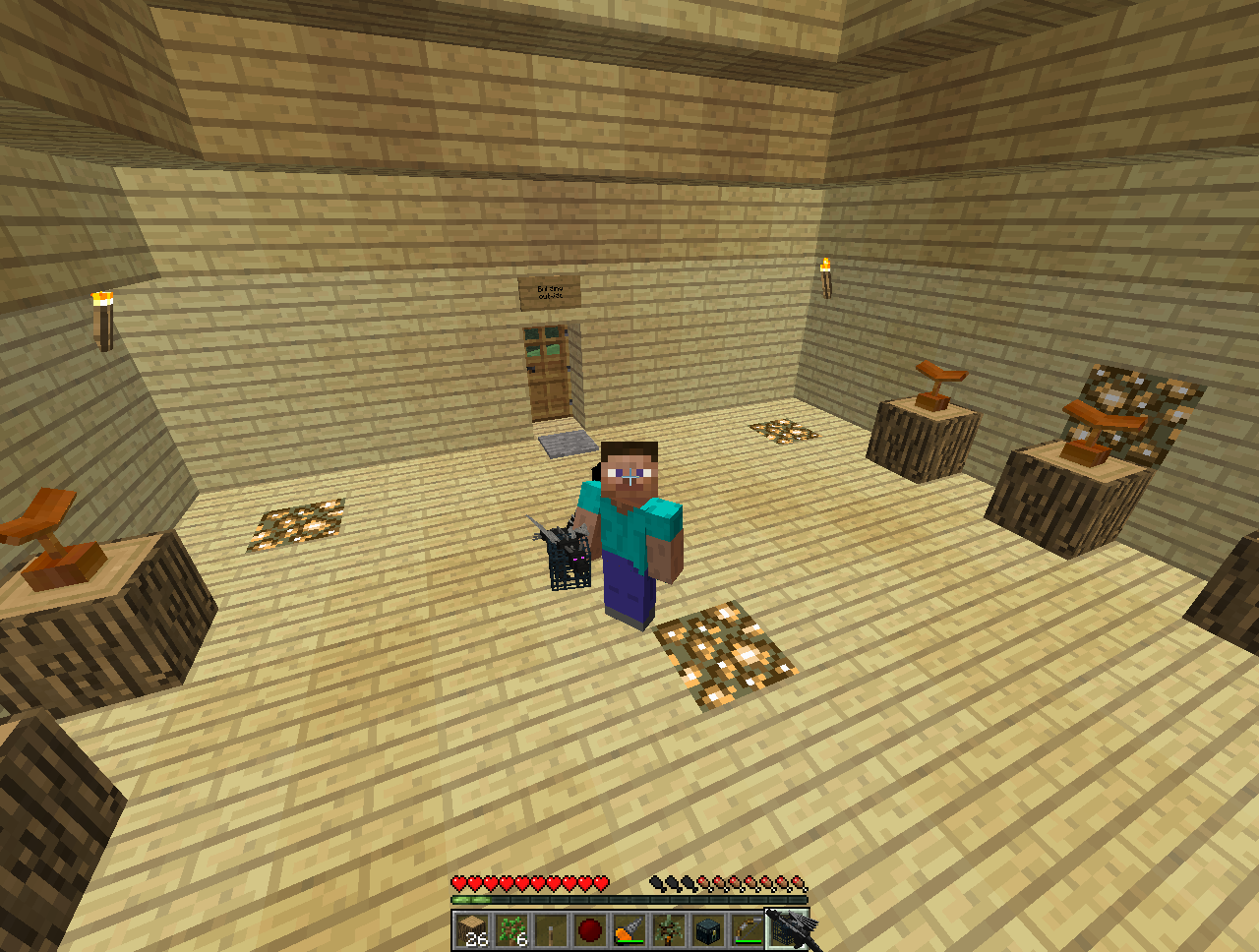
Task: Equip the orange drill tool
Action: point(629,929)
